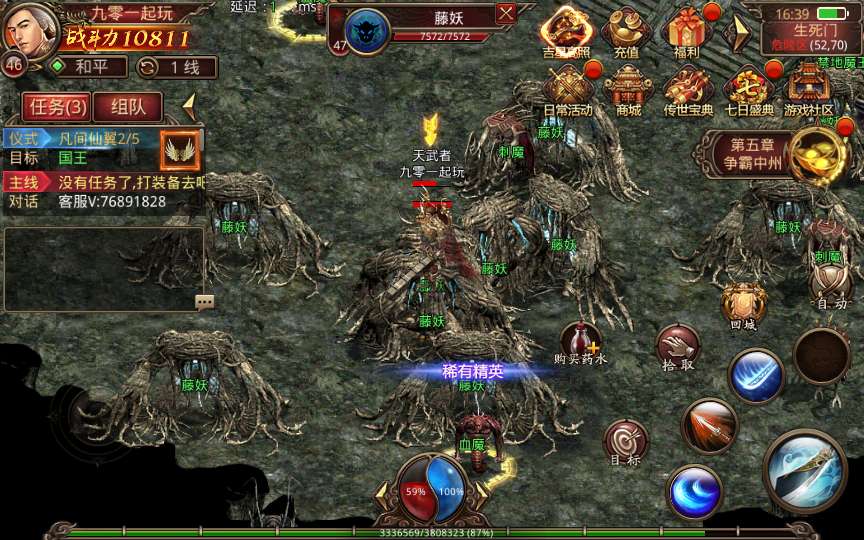Select the 凡间仙翼 wings quest icon
Viewport: 864px width, 540px height.
[181, 149]
